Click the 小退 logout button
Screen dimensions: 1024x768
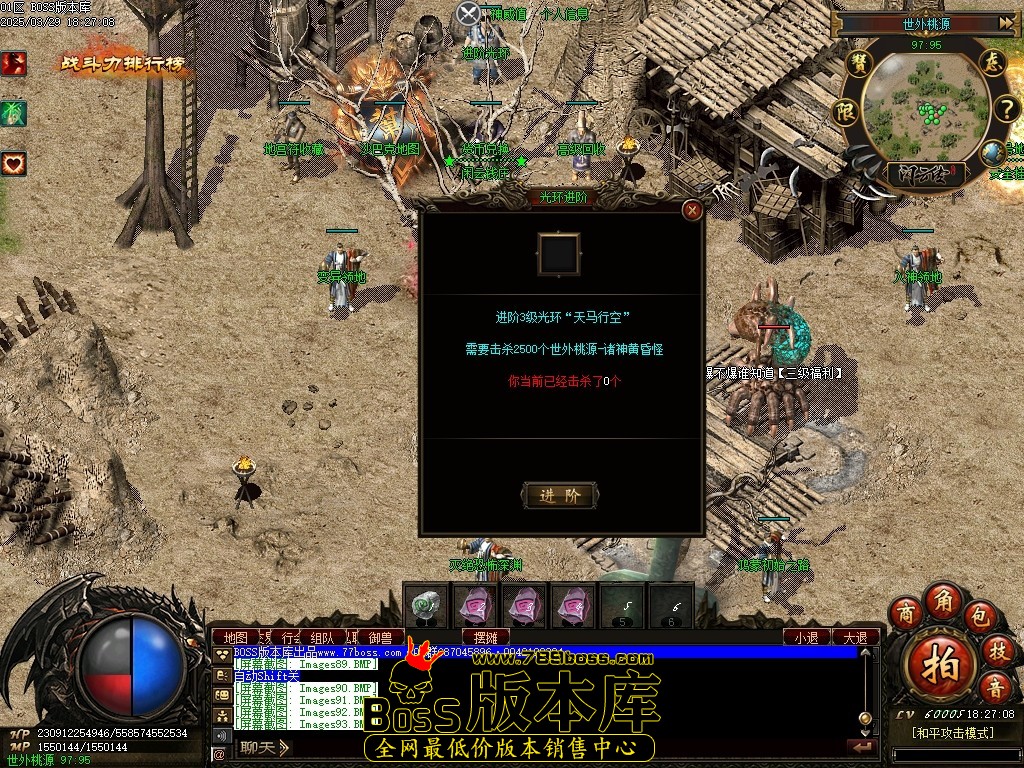tap(806, 637)
